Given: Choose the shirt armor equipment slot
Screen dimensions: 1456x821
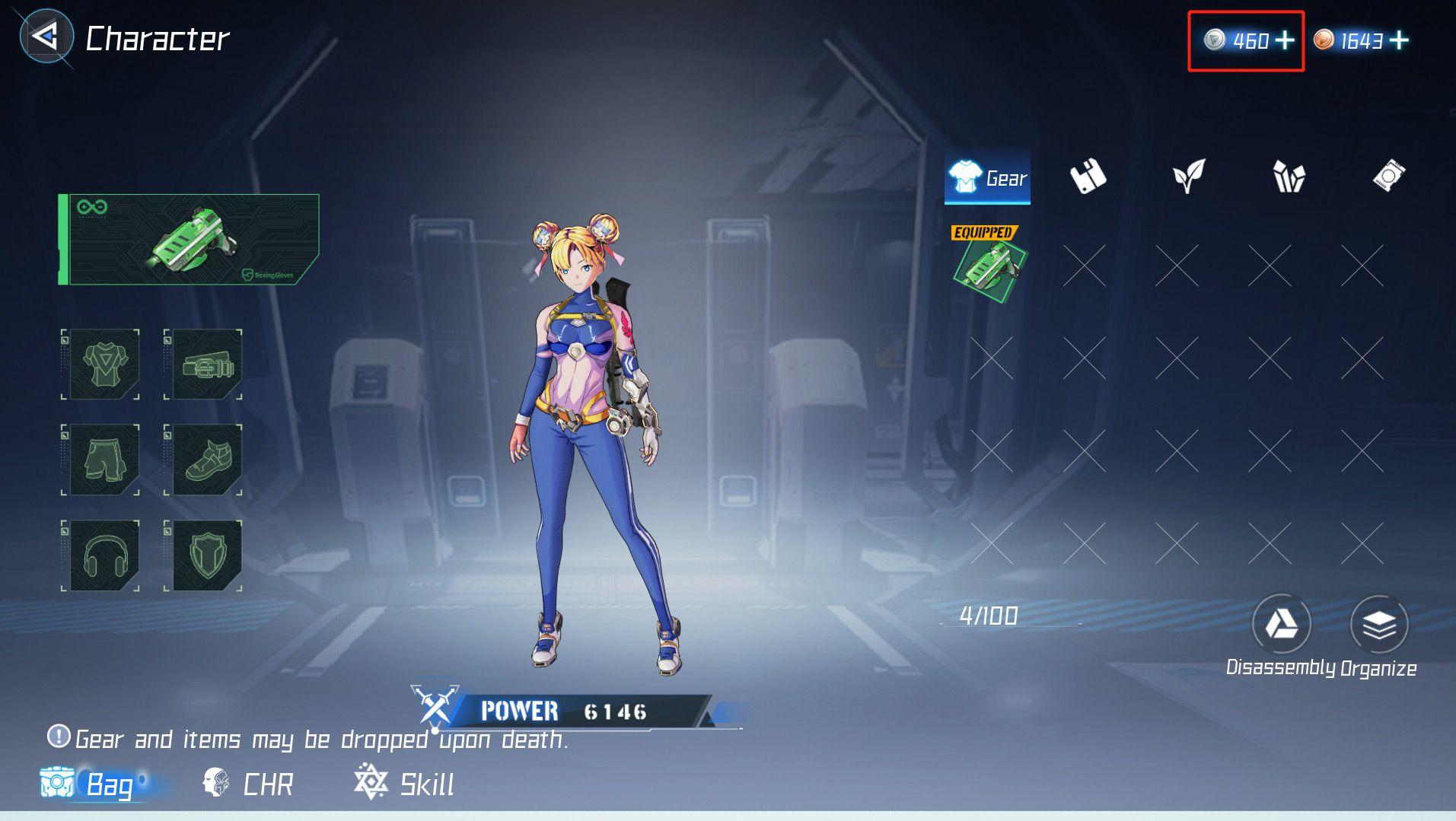Looking at the screenshot, I should pyautogui.click(x=102, y=364).
